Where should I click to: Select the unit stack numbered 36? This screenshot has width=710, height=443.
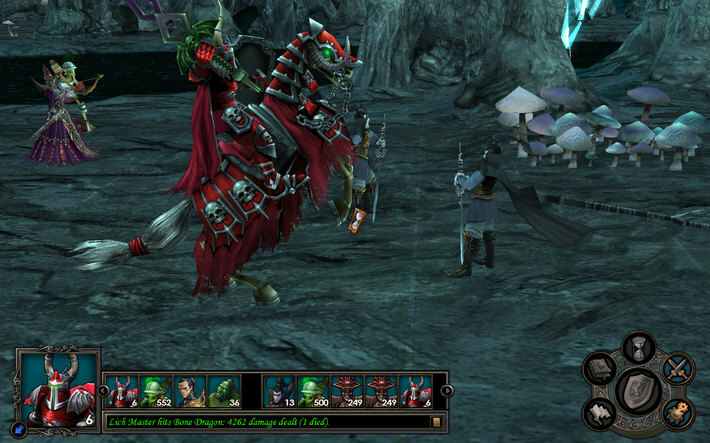[x=224, y=391]
